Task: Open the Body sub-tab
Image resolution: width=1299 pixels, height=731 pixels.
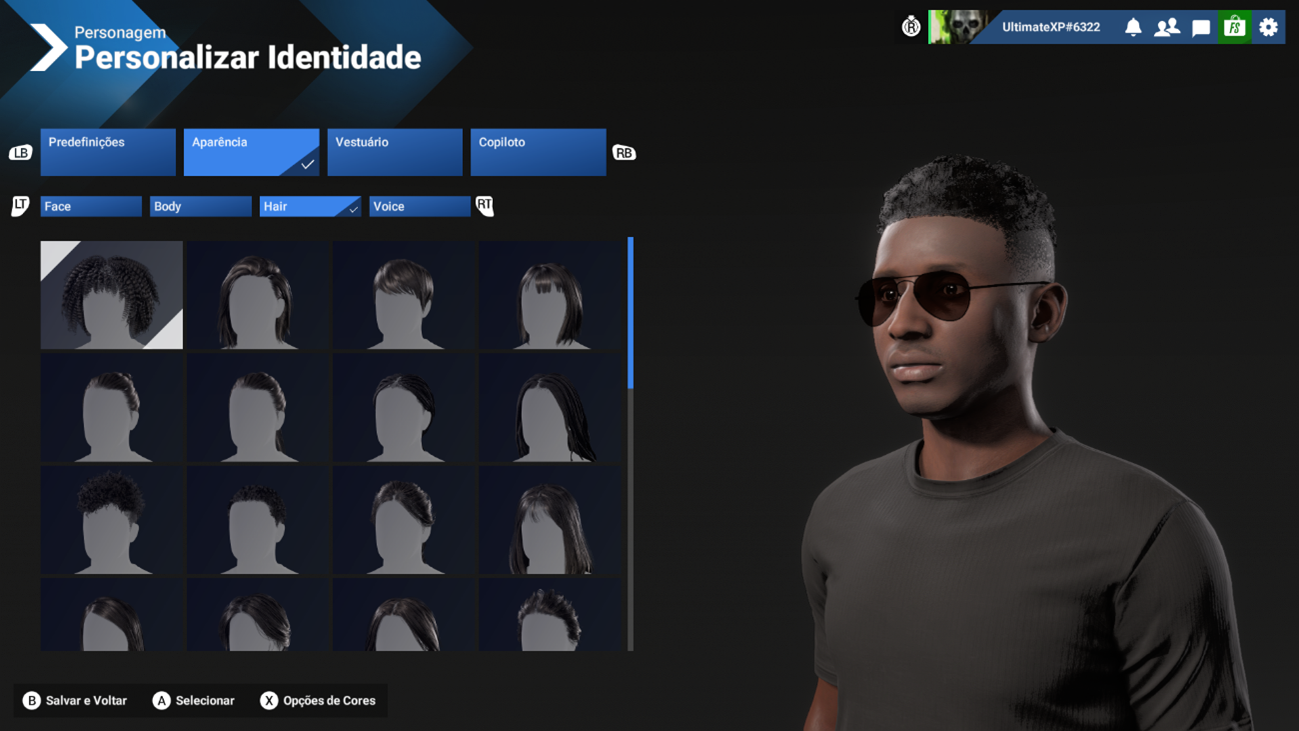Action: [200, 206]
